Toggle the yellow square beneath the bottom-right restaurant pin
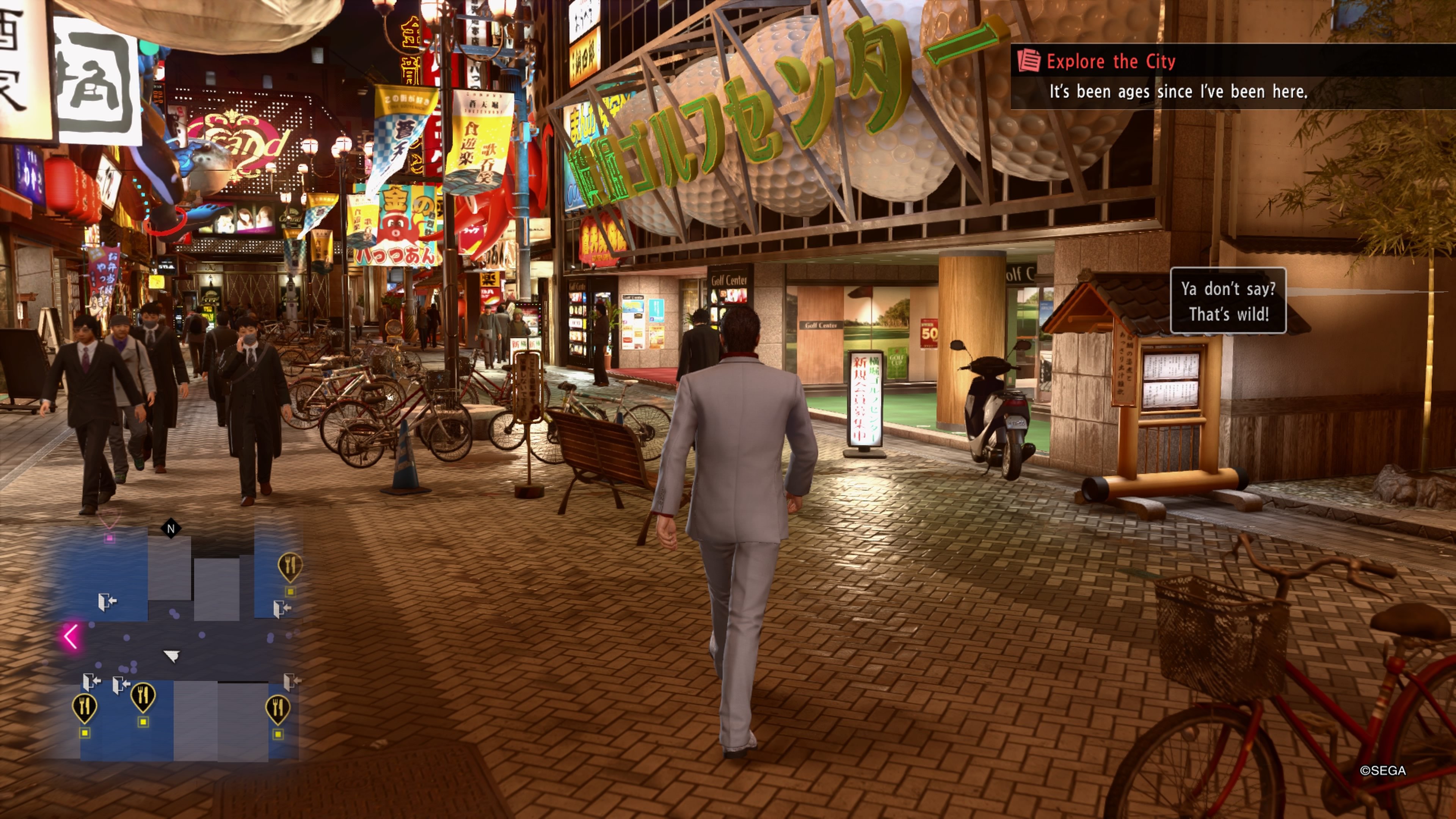This screenshot has width=1456, height=819. point(278,734)
